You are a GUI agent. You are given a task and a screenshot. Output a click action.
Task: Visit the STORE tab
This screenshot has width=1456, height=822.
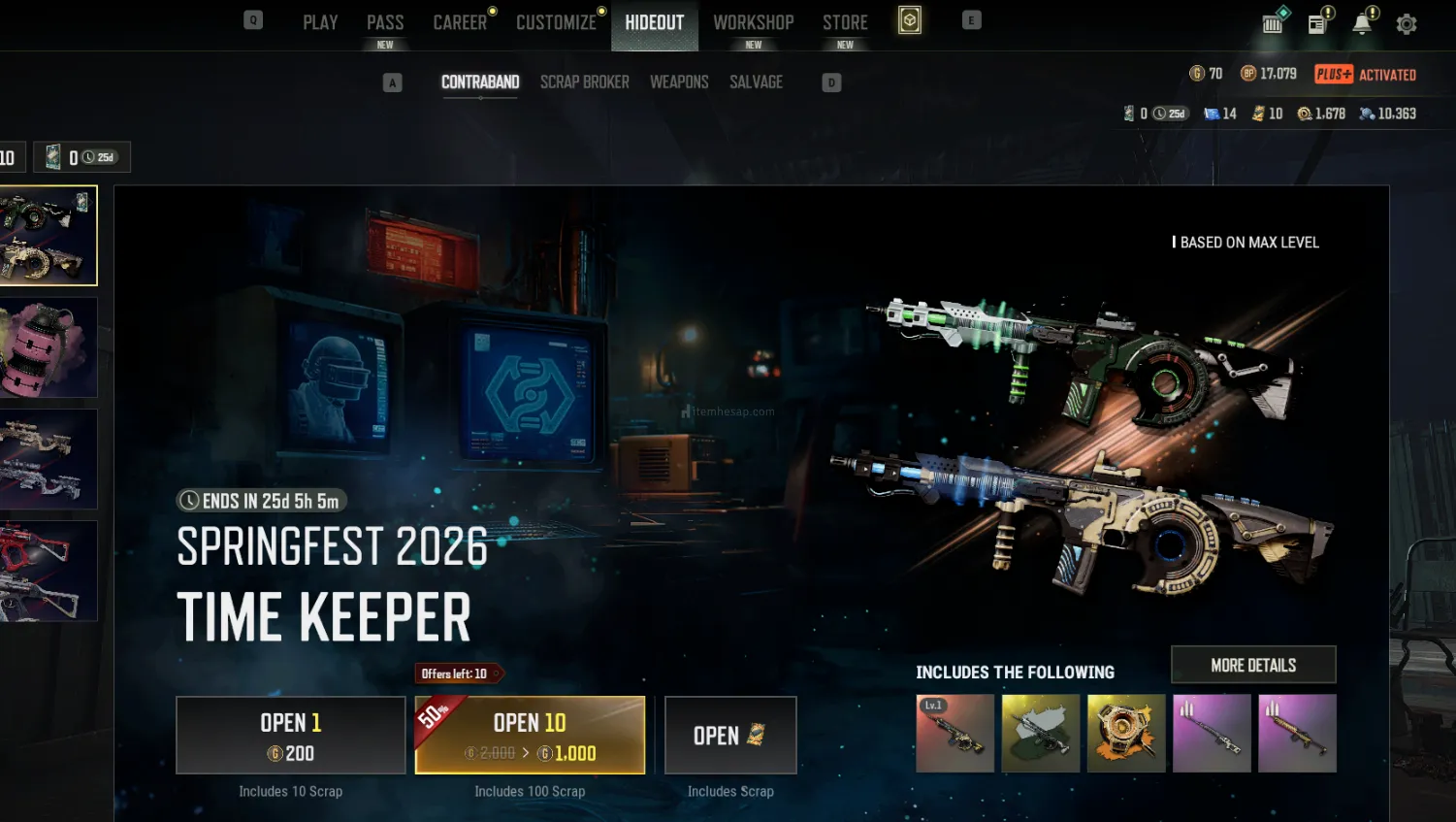click(845, 22)
